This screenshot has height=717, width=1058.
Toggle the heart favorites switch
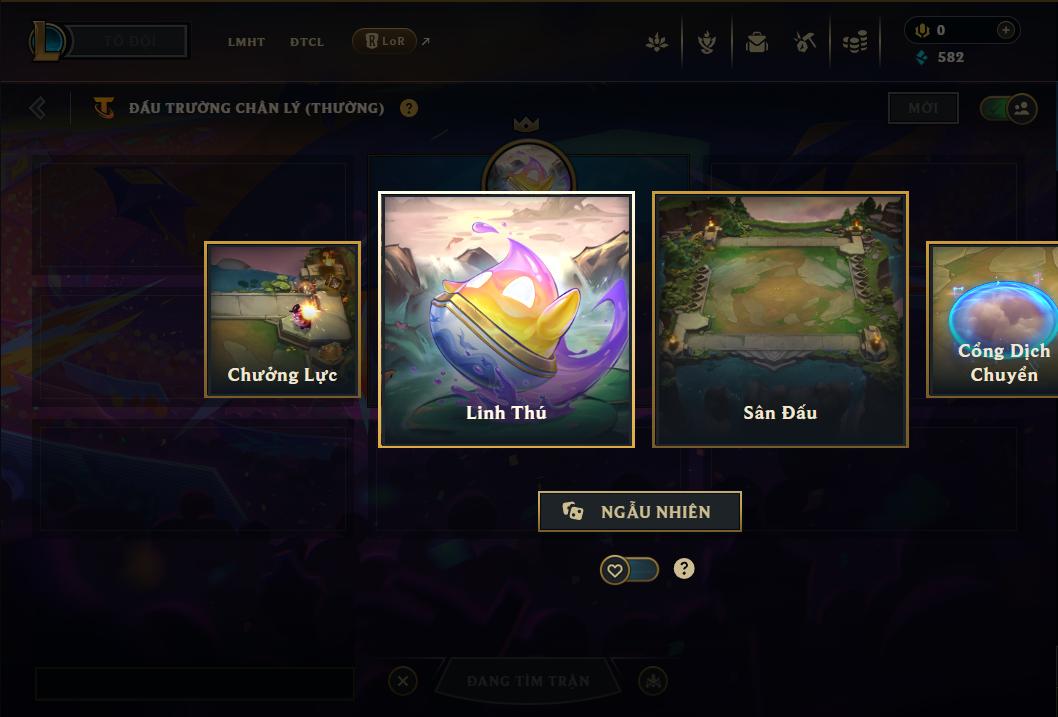click(x=629, y=570)
